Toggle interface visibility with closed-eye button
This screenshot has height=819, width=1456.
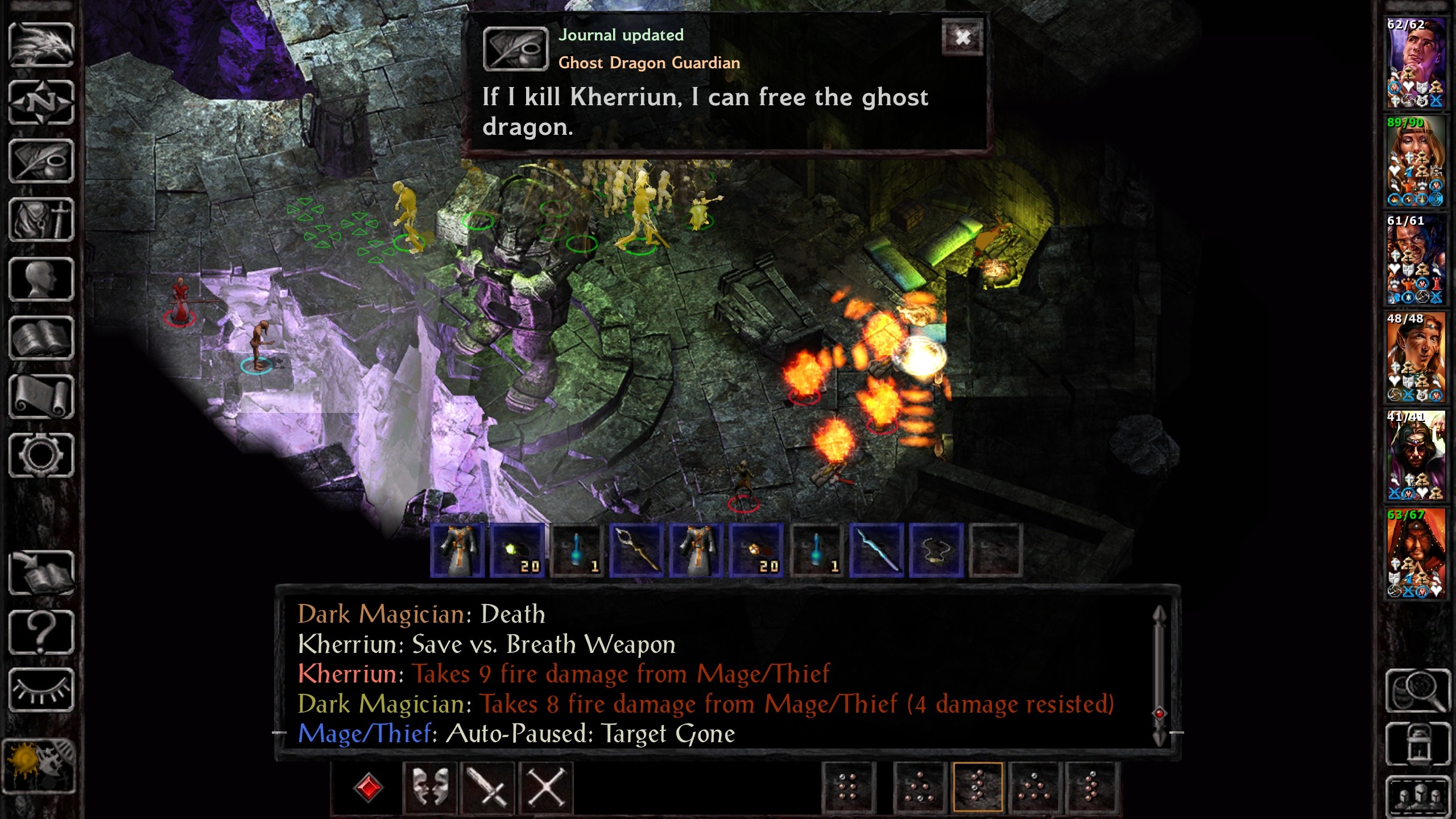[41, 690]
